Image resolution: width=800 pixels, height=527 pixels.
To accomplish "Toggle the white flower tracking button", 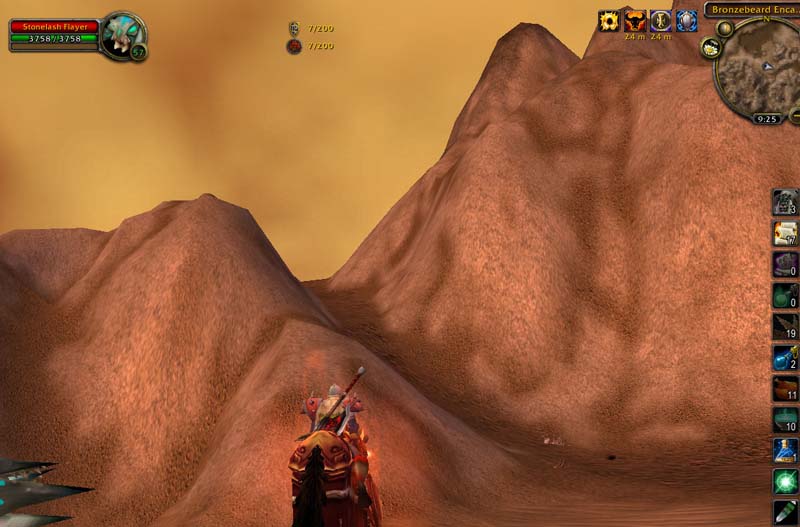I will point(711,47).
